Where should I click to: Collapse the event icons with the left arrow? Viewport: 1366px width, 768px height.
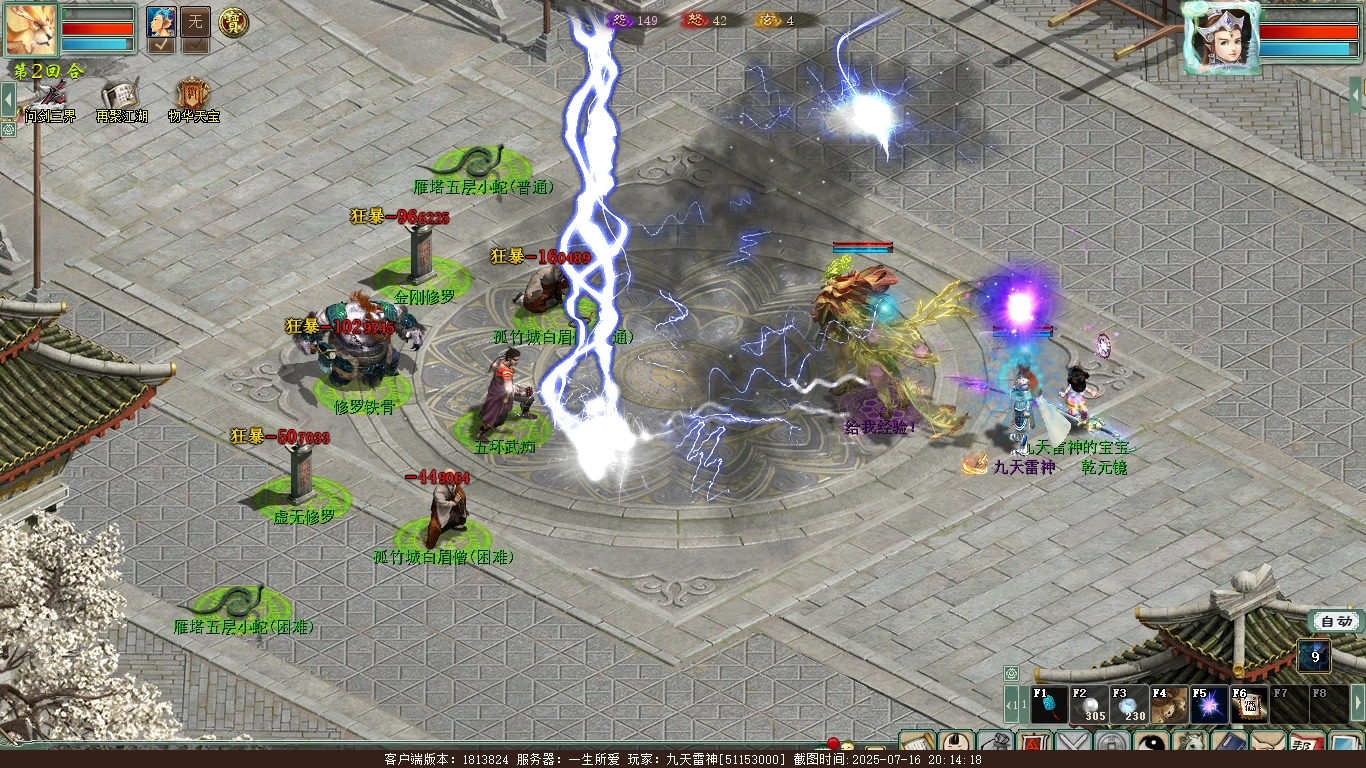[x=8, y=99]
